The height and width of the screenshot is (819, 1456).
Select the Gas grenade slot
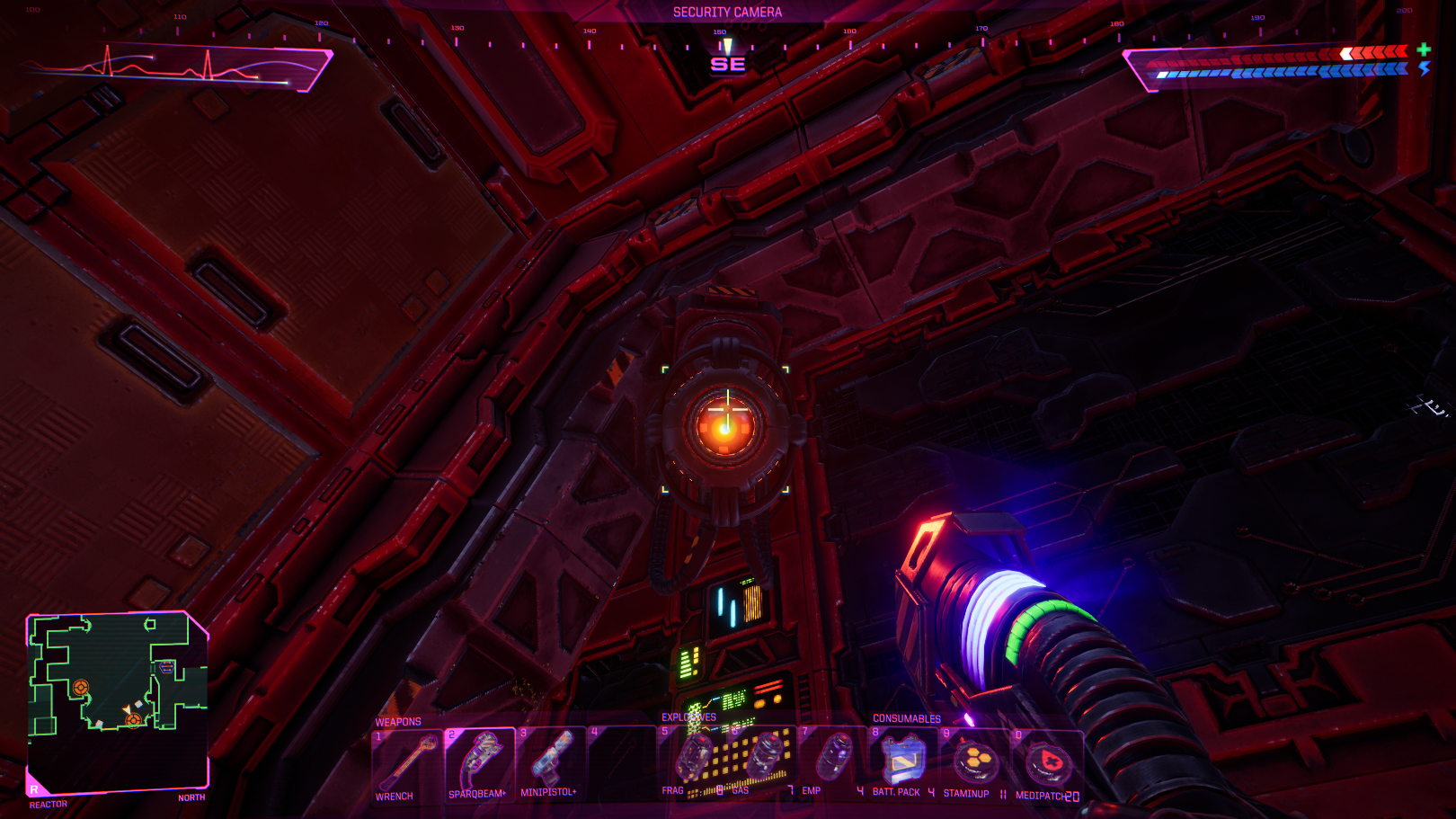[x=762, y=760]
